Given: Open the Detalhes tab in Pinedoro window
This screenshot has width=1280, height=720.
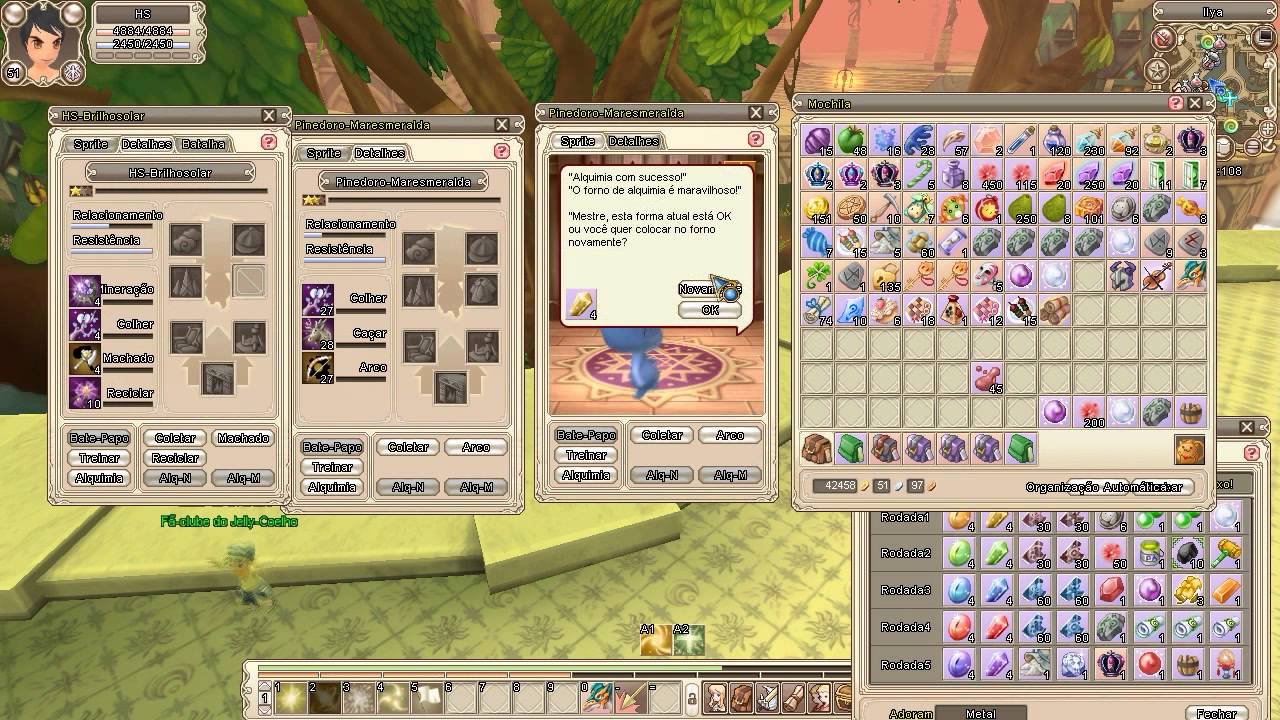Looking at the screenshot, I should click(x=380, y=153).
